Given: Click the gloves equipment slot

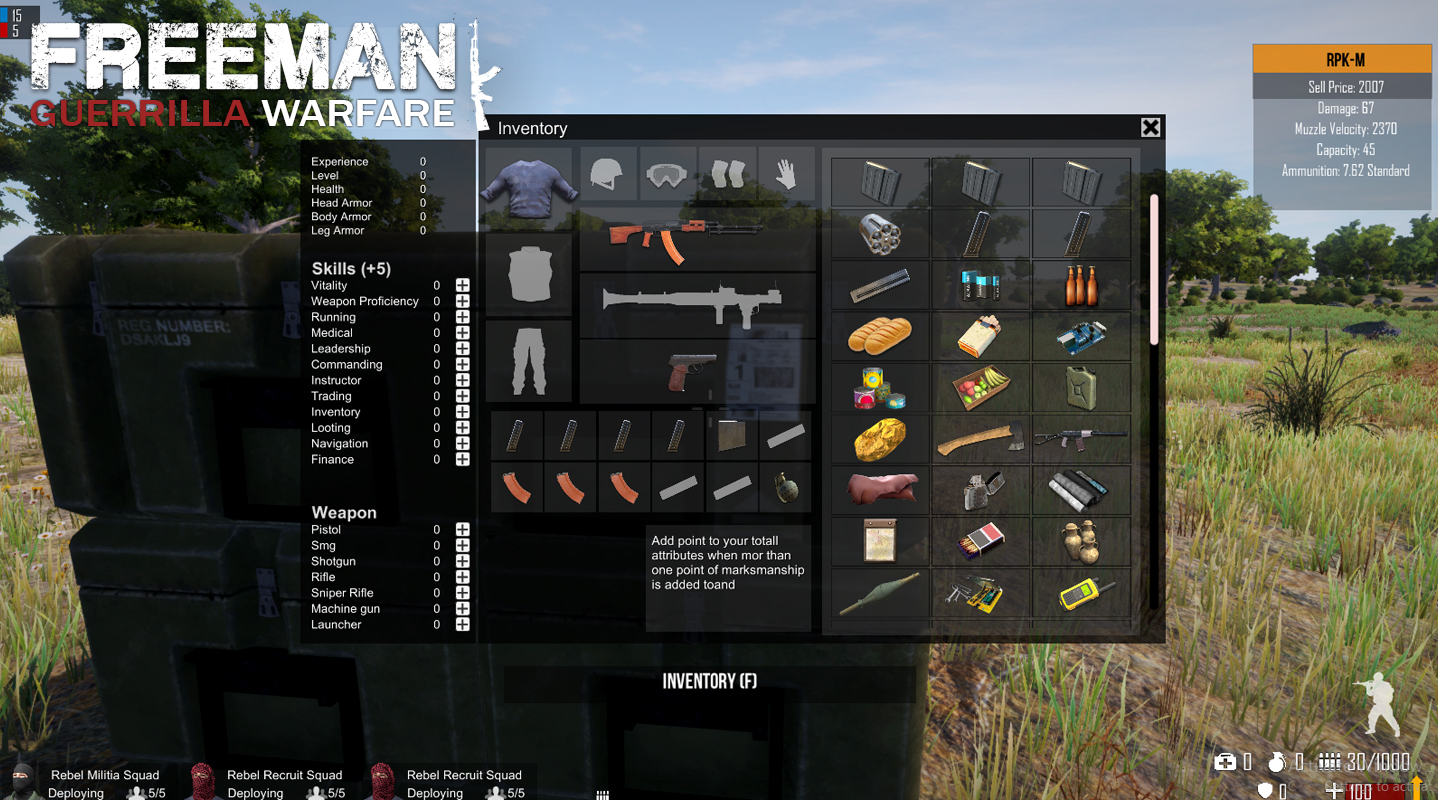Looking at the screenshot, I should pyautogui.click(x=786, y=173).
